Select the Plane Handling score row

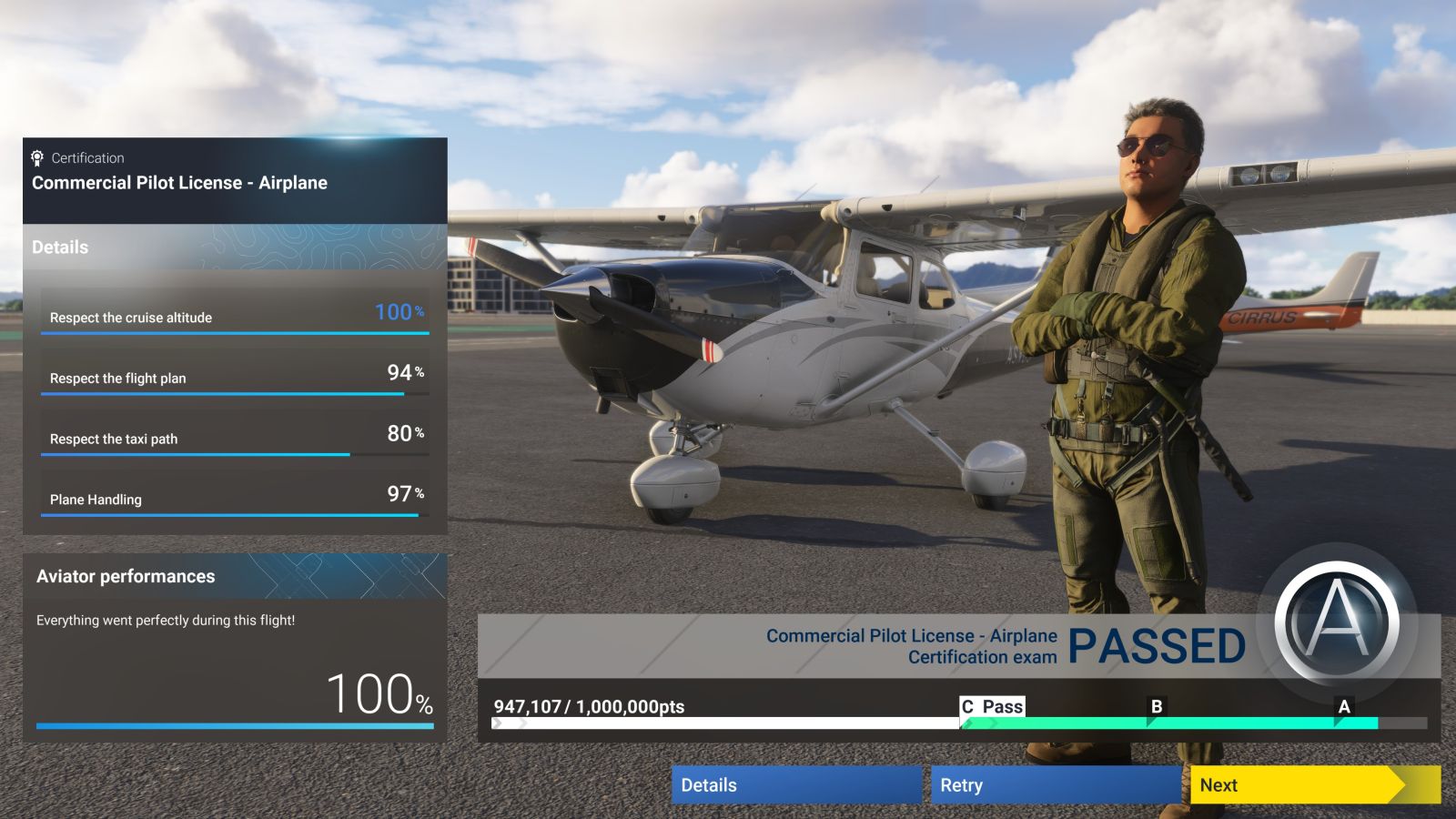tap(235, 496)
